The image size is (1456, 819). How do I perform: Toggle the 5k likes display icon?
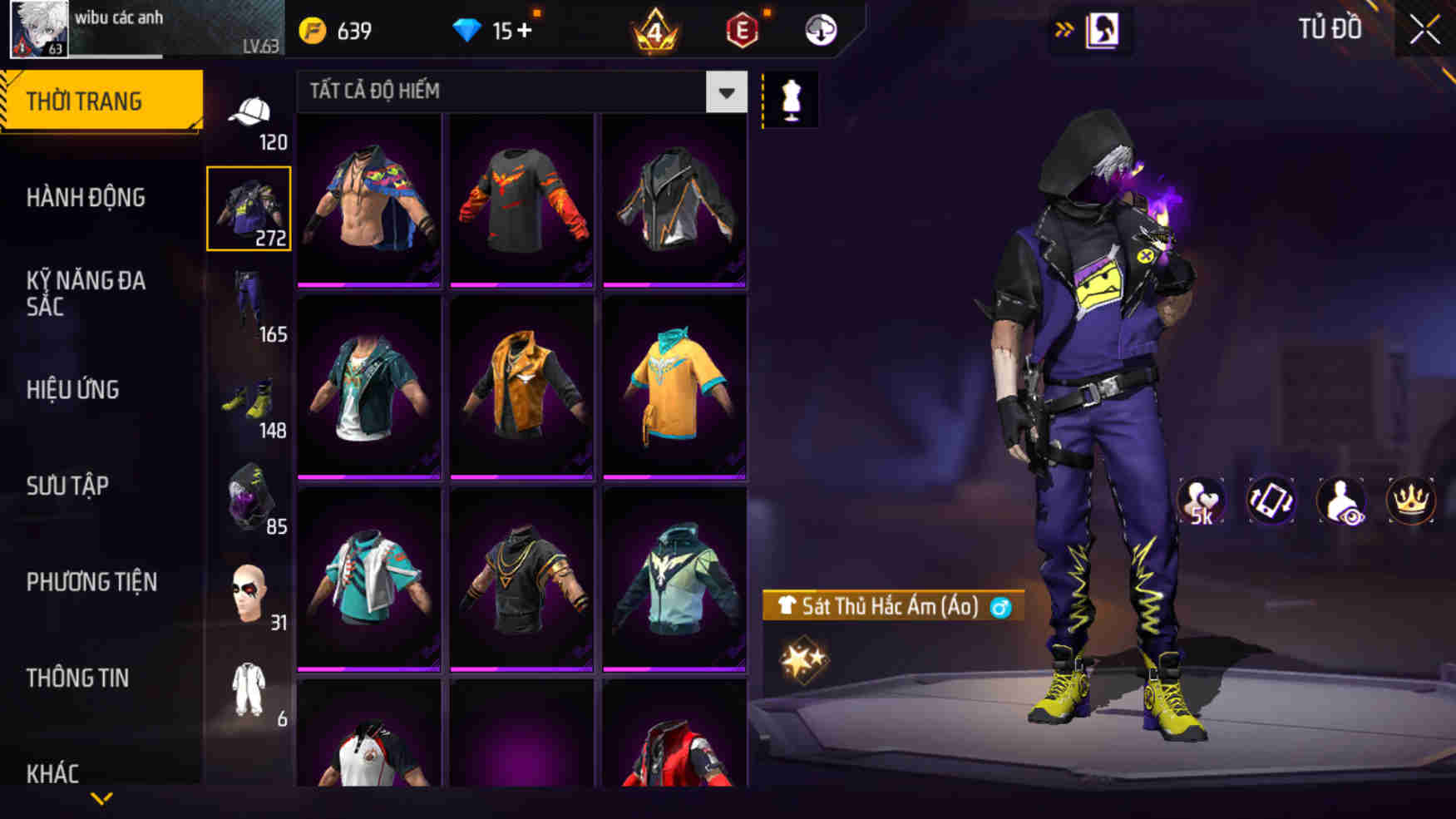[x=1201, y=499]
